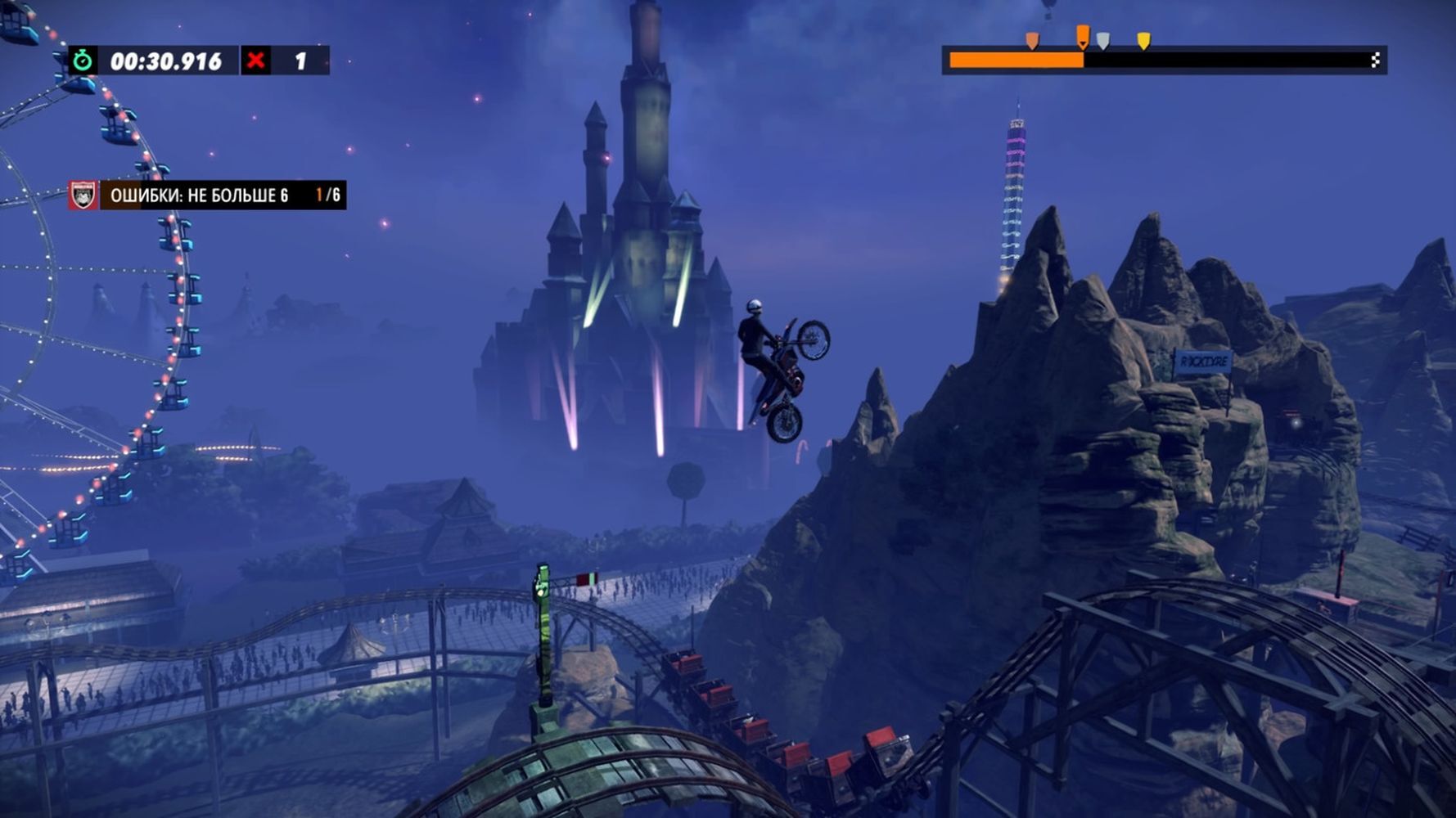Viewport: 1456px width, 818px height.
Task: Click the green stopwatch icon
Action: [82, 61]
